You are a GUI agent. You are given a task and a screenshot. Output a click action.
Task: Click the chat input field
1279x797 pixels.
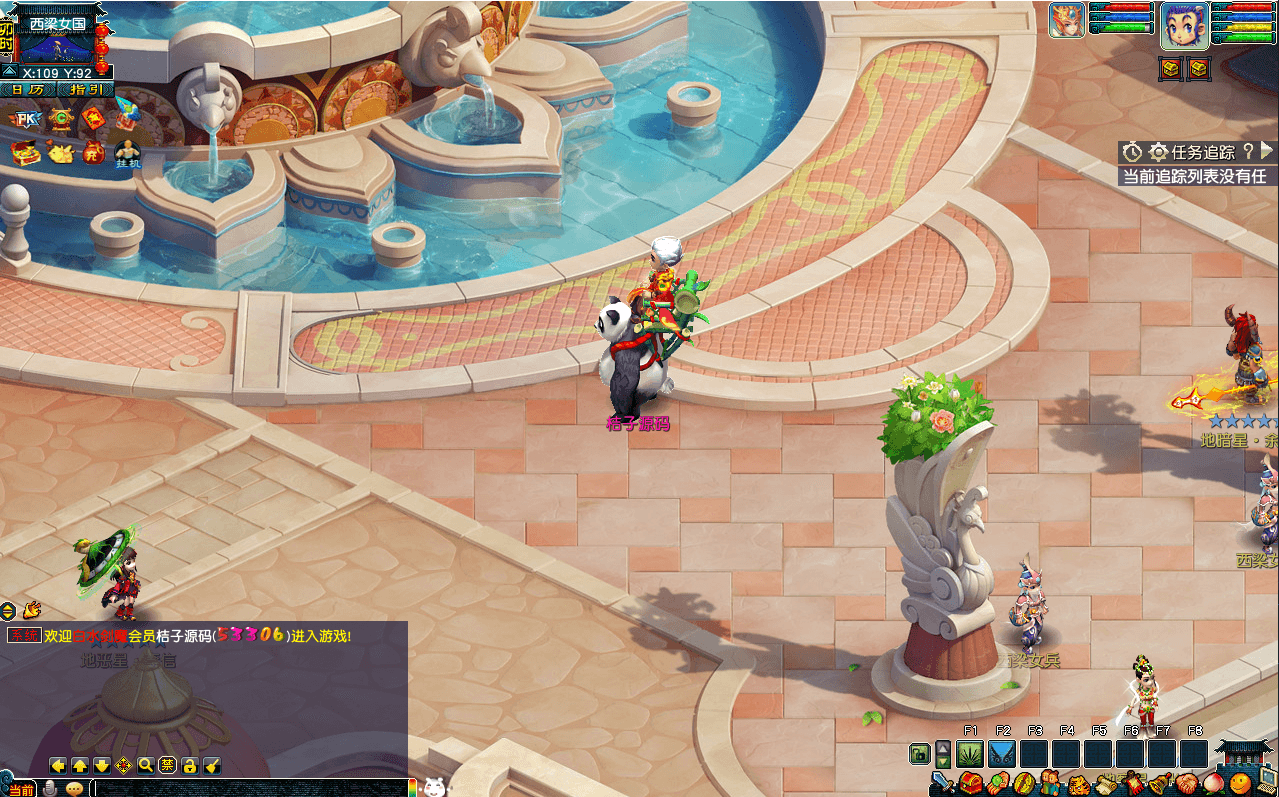pyautogui.click(x=250, y=788)
